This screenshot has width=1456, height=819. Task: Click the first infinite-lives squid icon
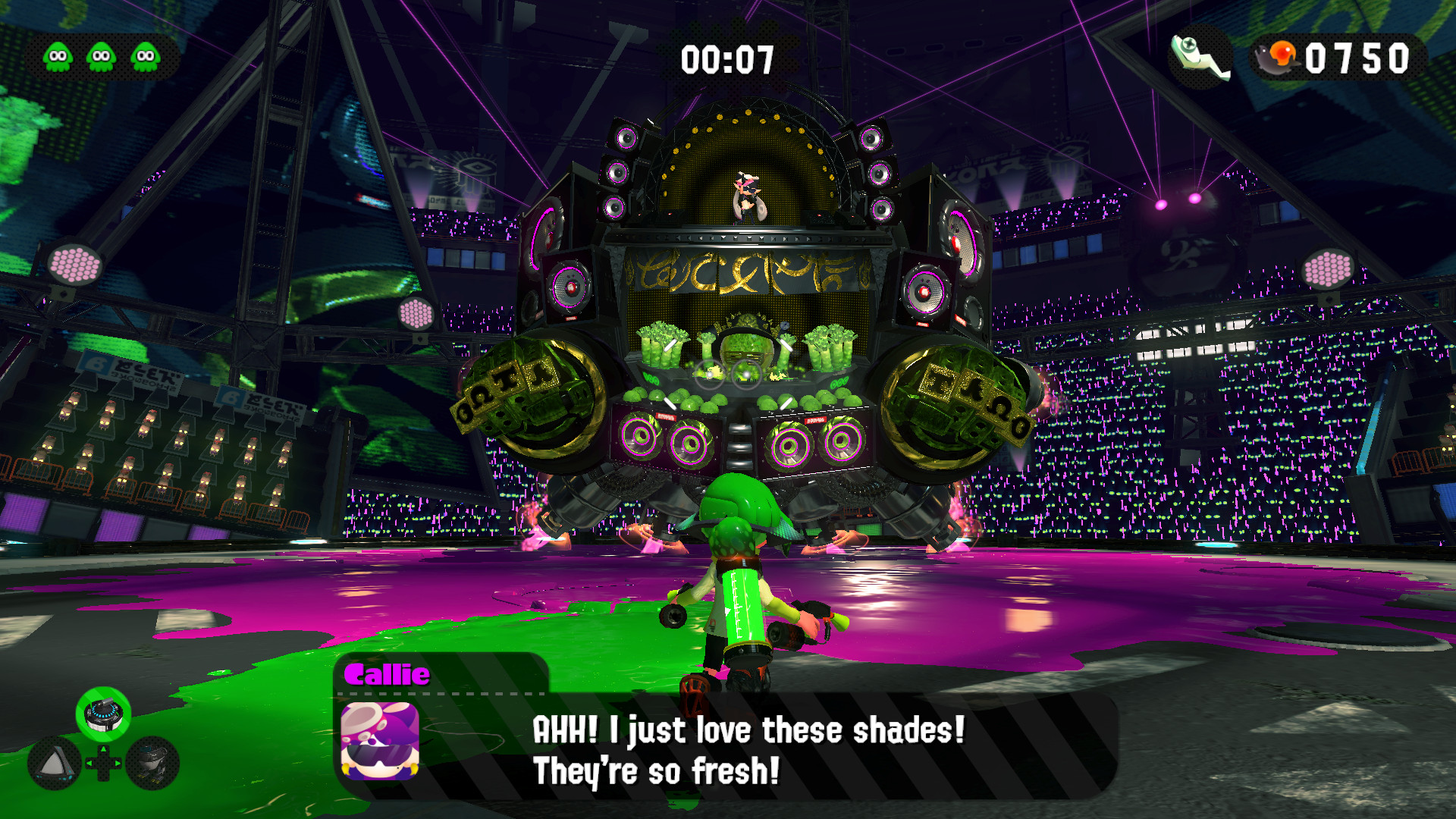tap(57, 55)
